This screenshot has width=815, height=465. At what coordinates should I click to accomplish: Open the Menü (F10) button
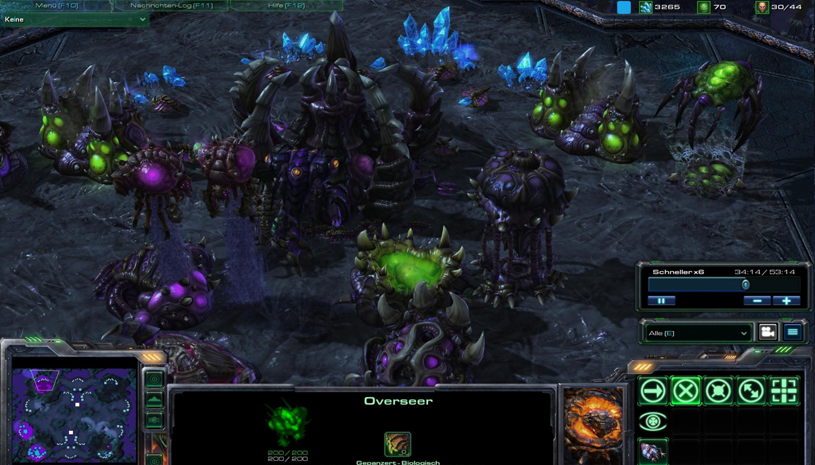[x=57, y=5]
